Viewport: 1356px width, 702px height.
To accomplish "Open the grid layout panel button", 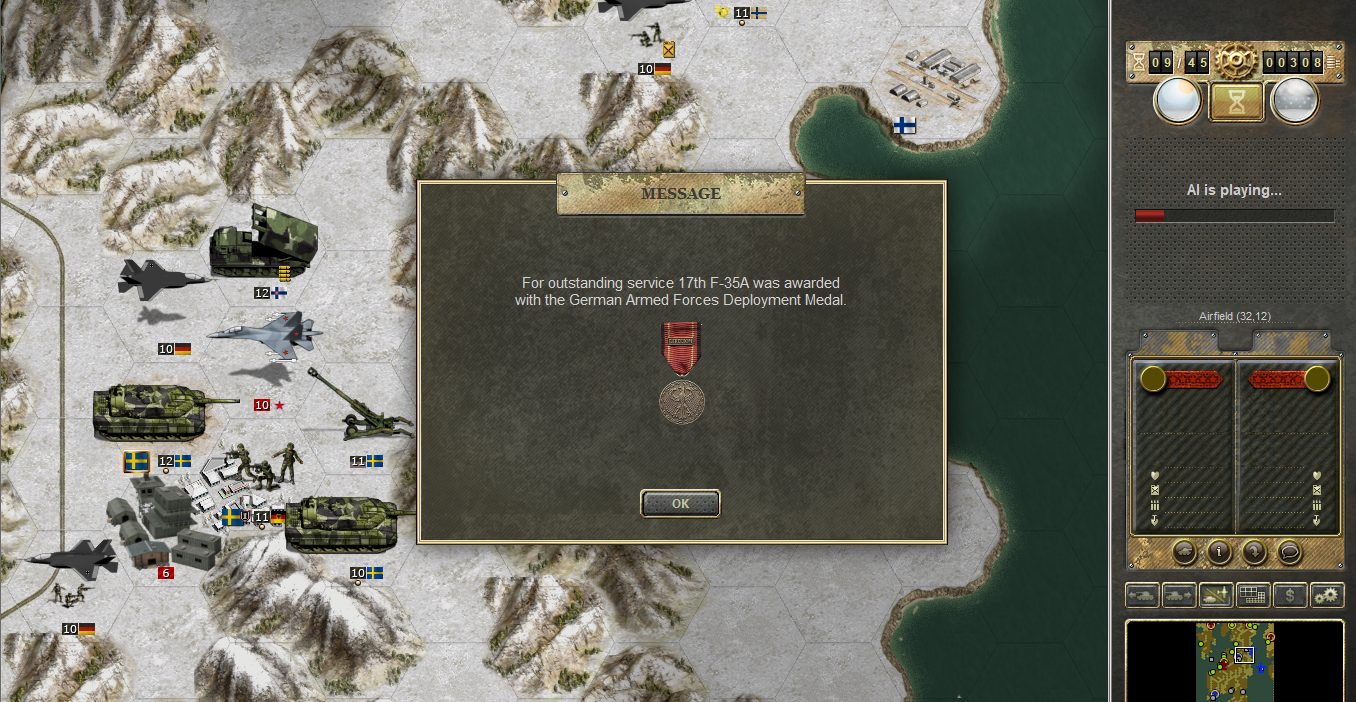I will 1253,595.
